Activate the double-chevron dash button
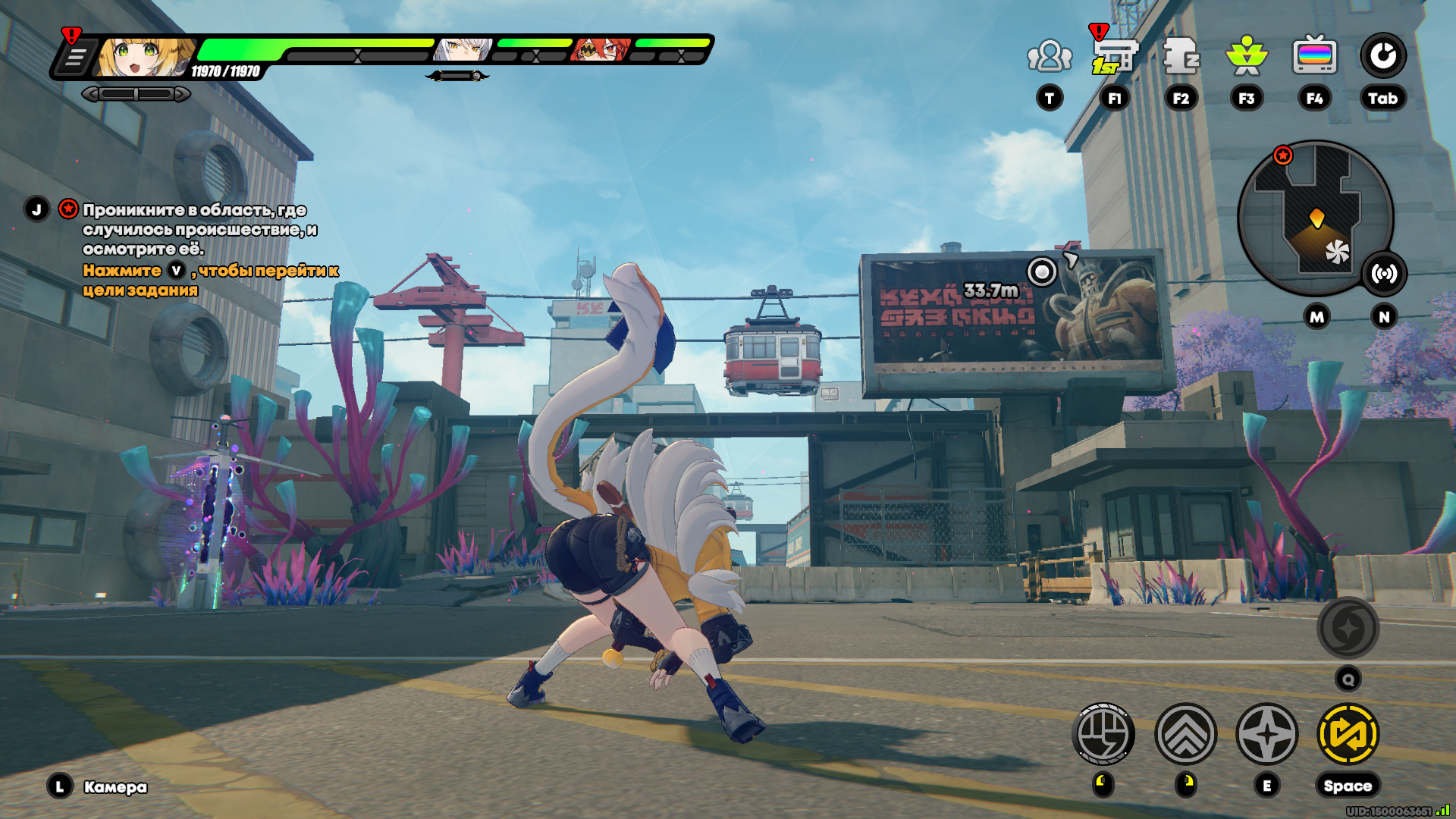Screen dimensions: 1456x819 pyautogui.click(x=1185, y=734)
